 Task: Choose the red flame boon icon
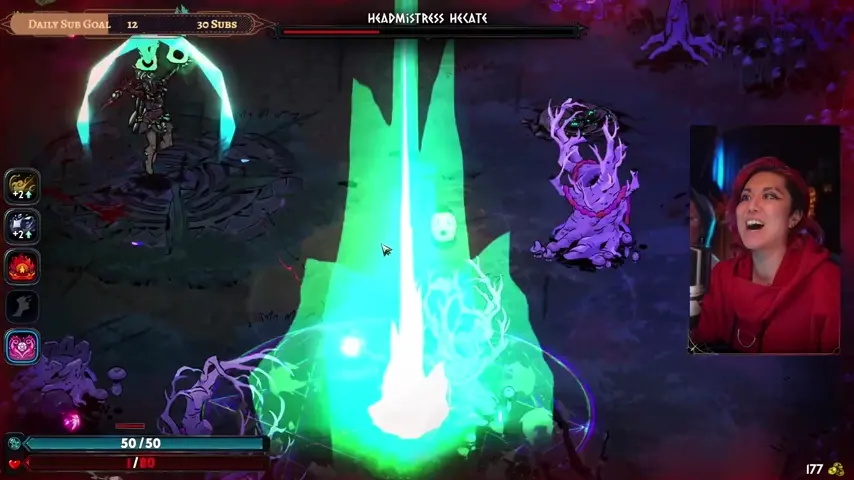coord(22,267)
